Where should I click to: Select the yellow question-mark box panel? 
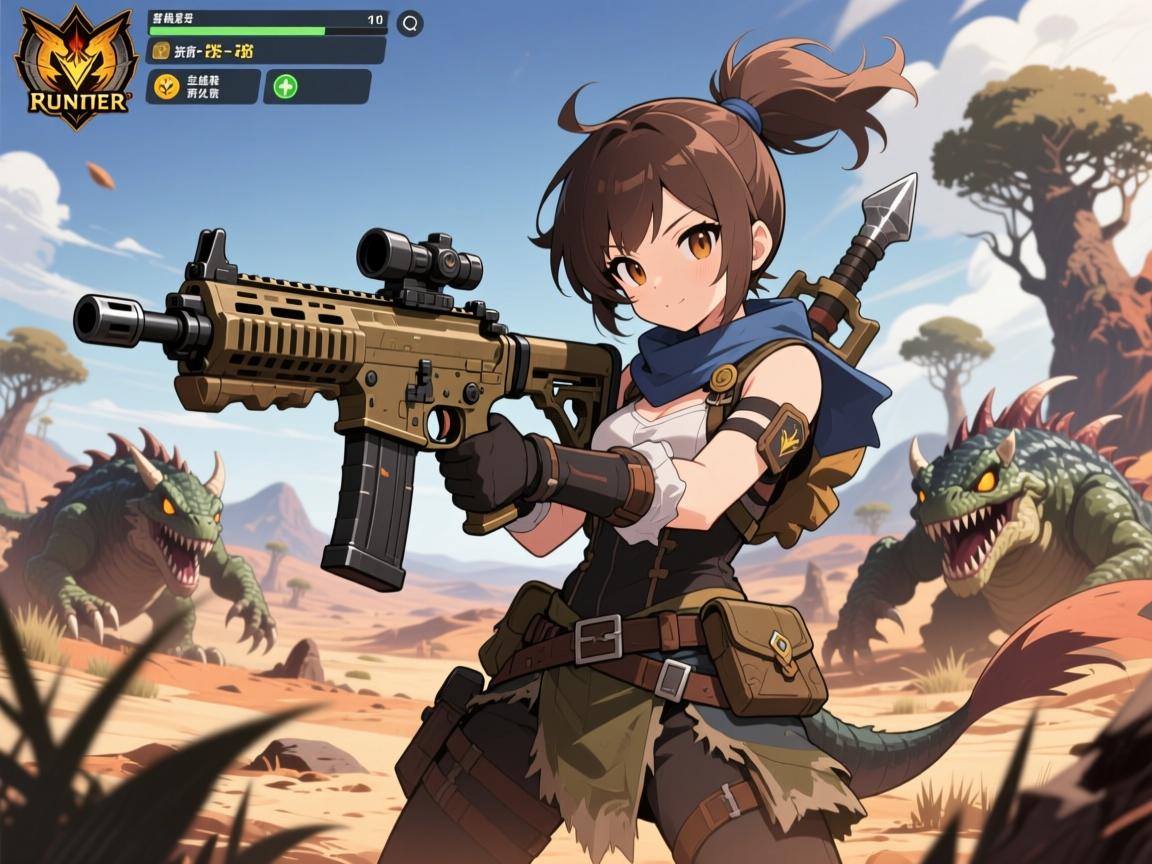(266, 51)
